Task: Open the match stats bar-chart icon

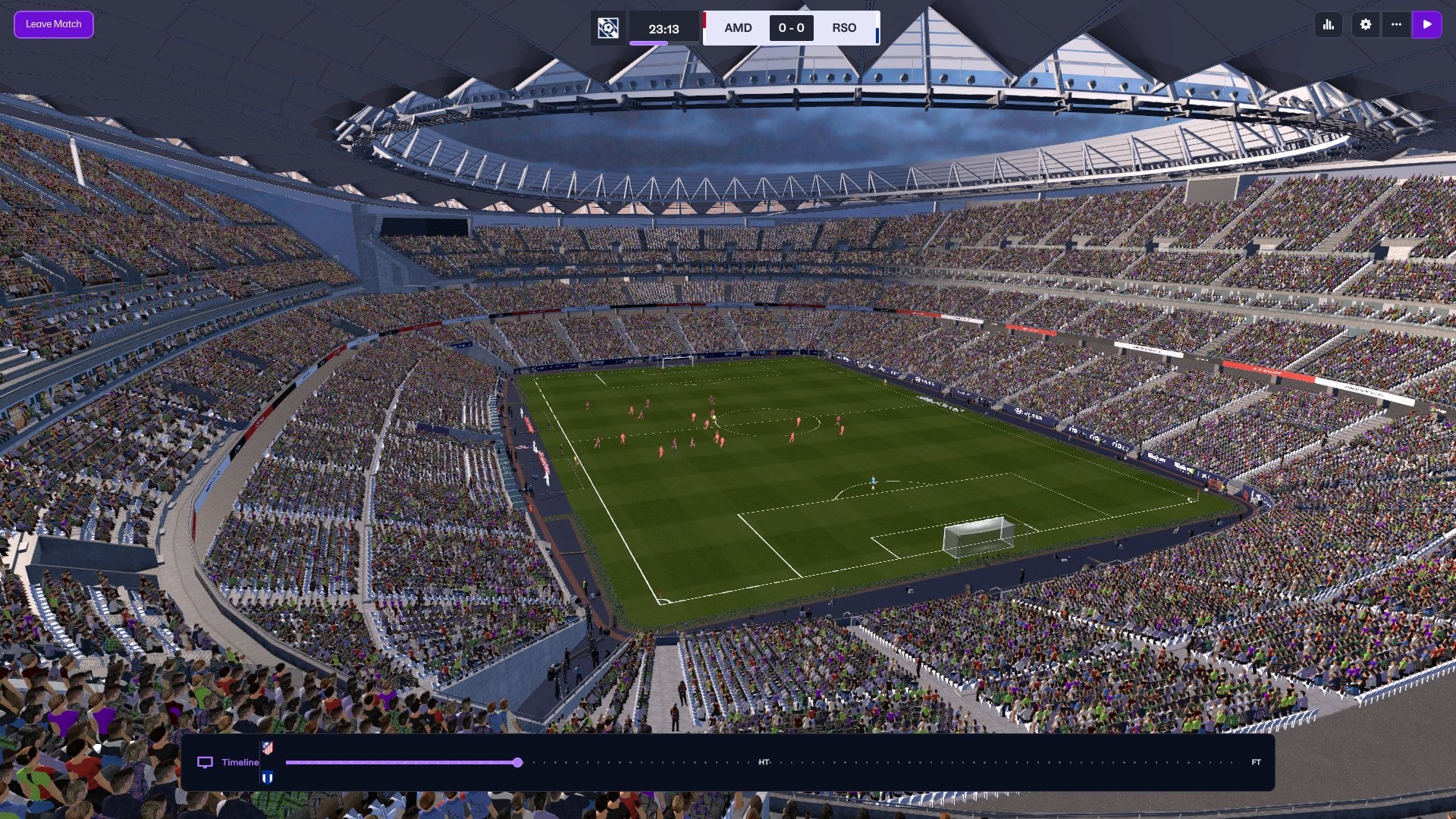Action: [x=1329, y=24]
